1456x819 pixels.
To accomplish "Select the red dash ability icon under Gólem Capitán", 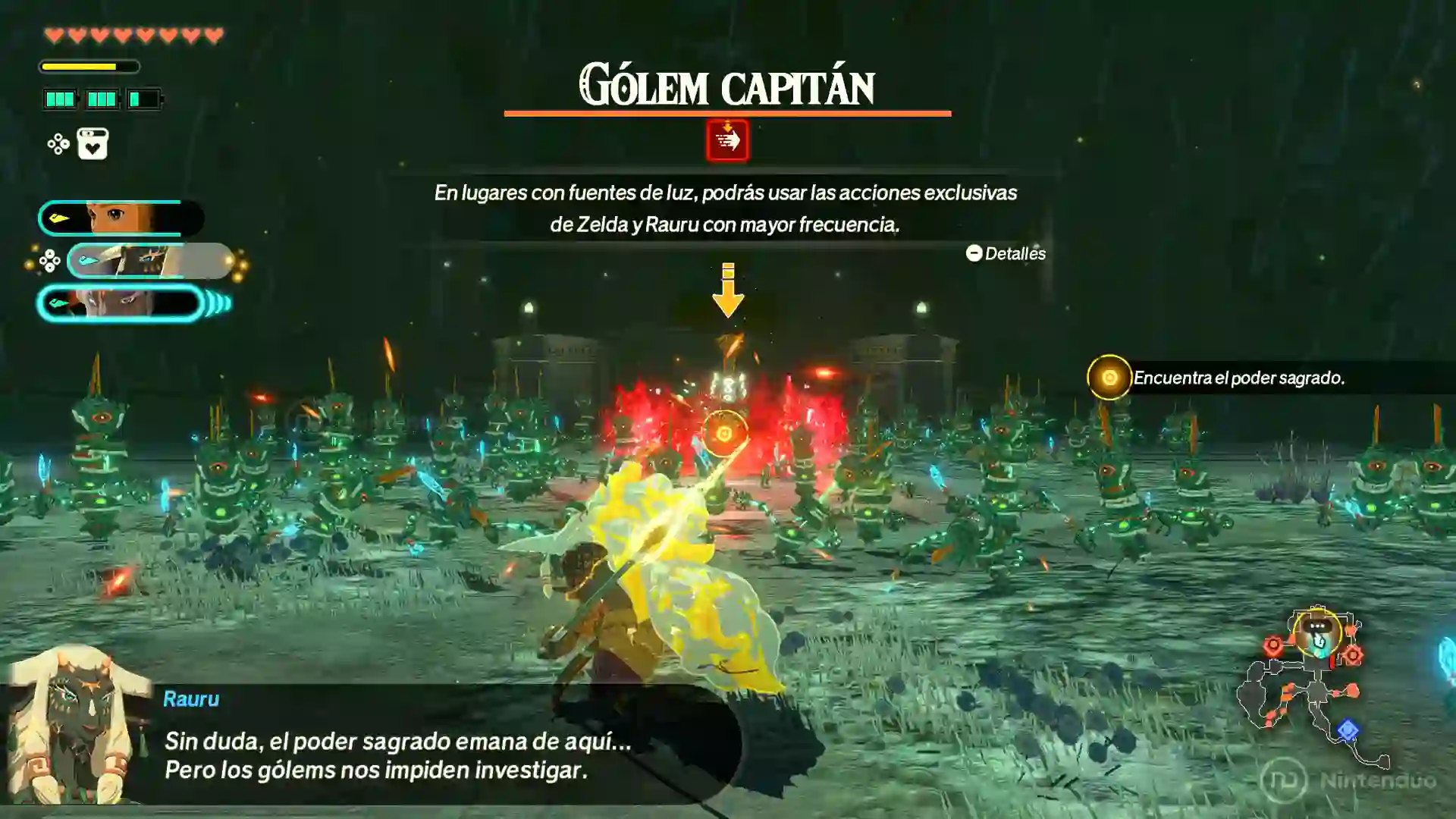I will click(x=728, y=139).
